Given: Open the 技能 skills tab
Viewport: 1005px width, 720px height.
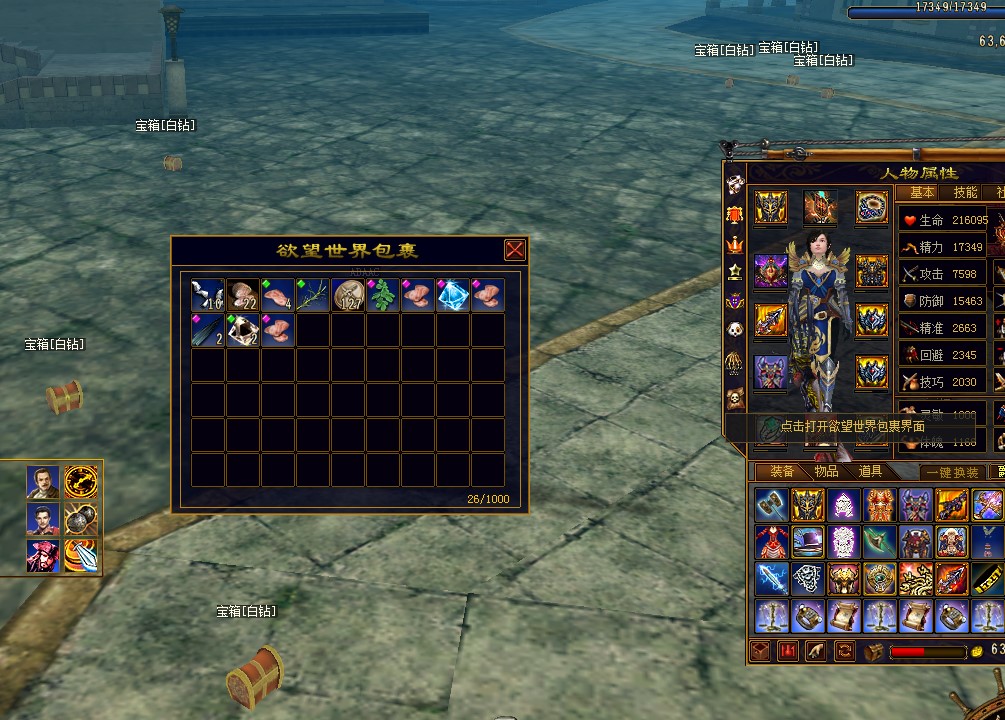Looking at the screenshot, I should [965, 193].
